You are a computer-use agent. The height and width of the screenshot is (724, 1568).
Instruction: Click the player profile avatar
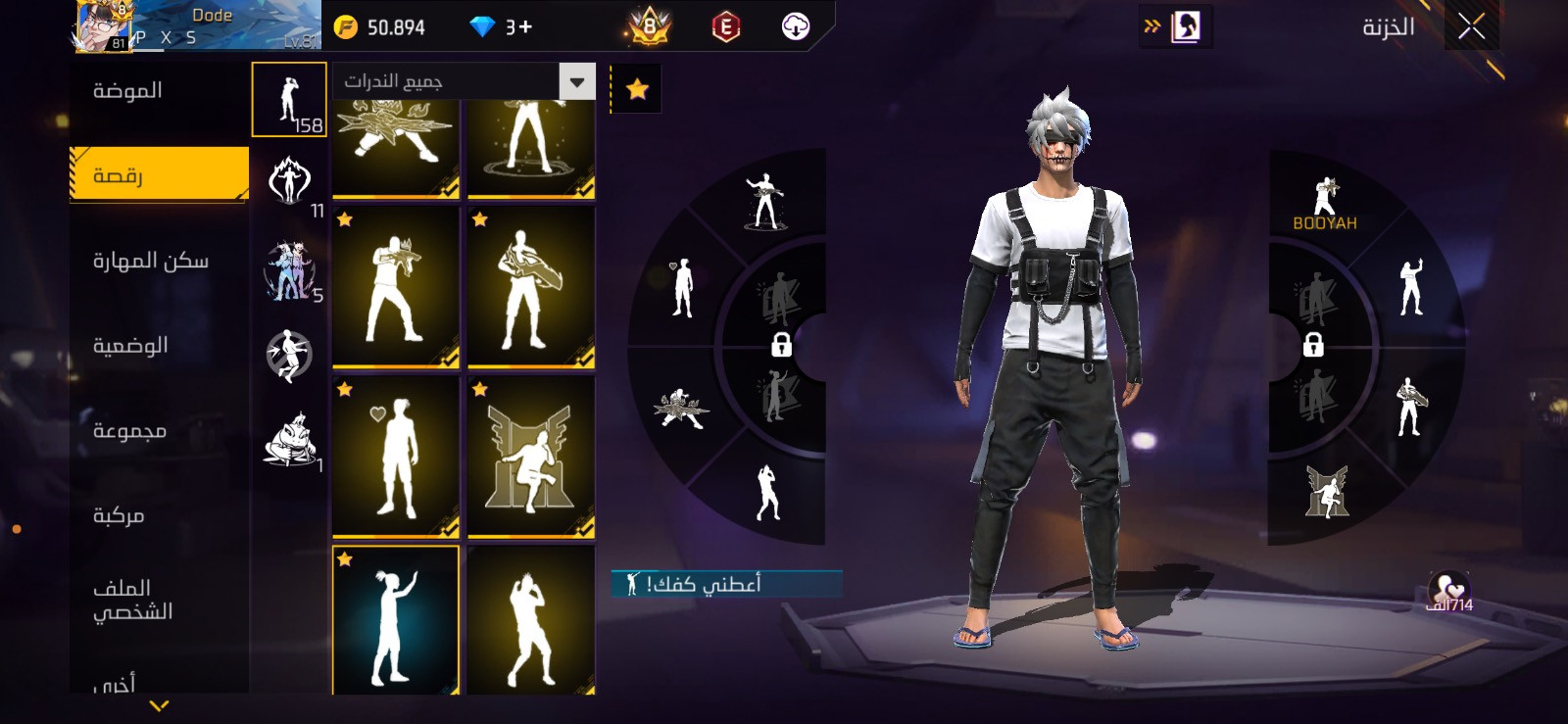point(103,25)
